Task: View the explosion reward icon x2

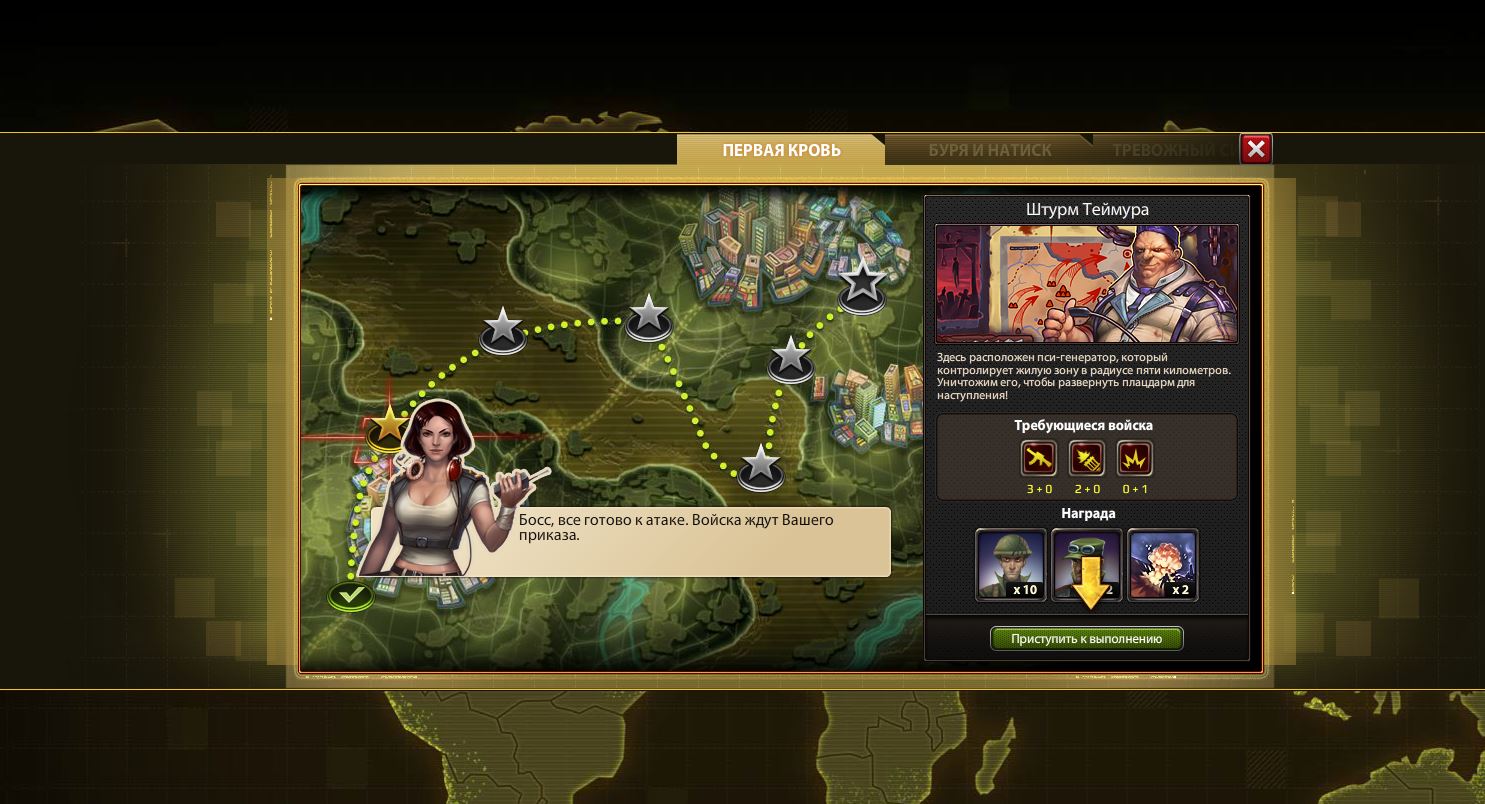Action: coord(1162,565)
